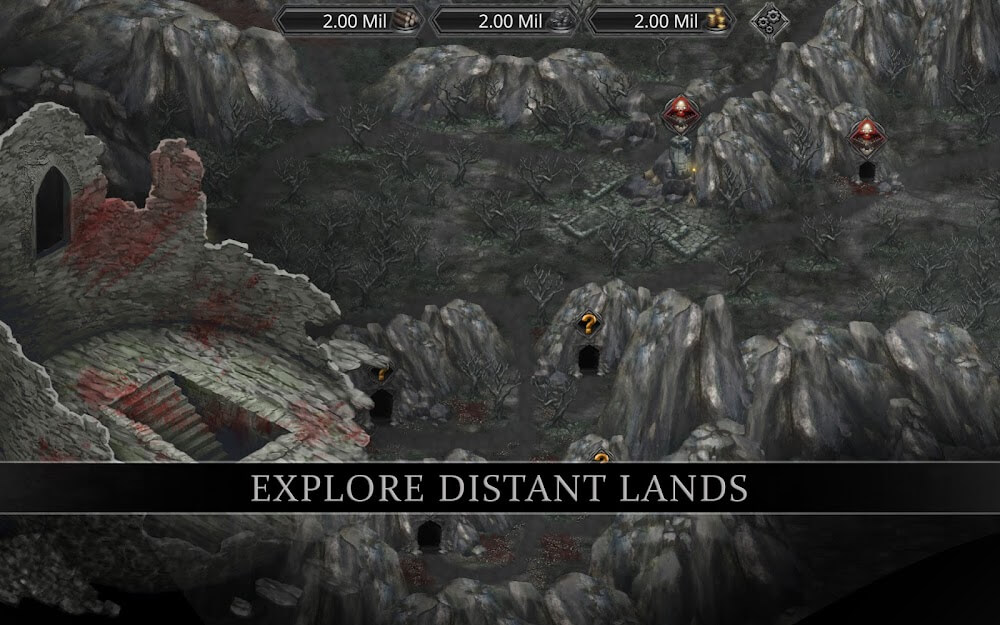Open the fully visible orange question mark marker
This screenshot has height=625, width=1000.
(x=589, y=324)
